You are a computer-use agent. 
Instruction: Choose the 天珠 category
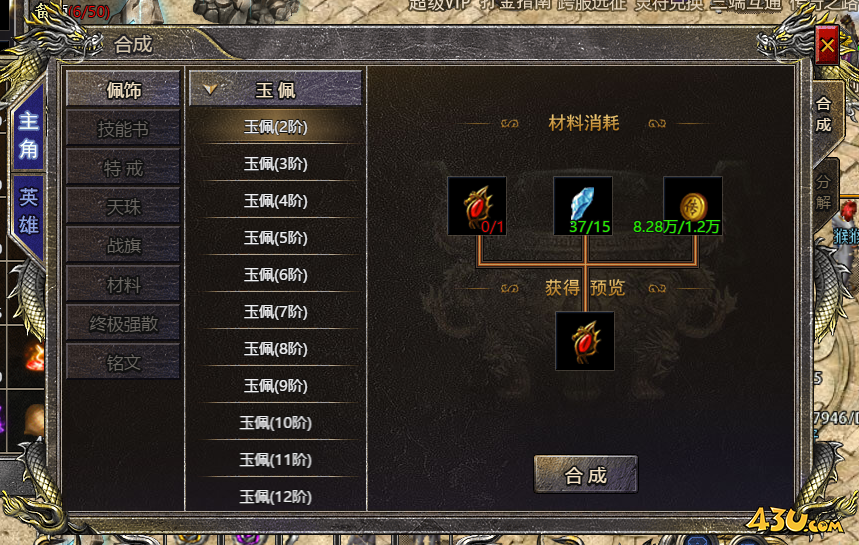point(123,207)
